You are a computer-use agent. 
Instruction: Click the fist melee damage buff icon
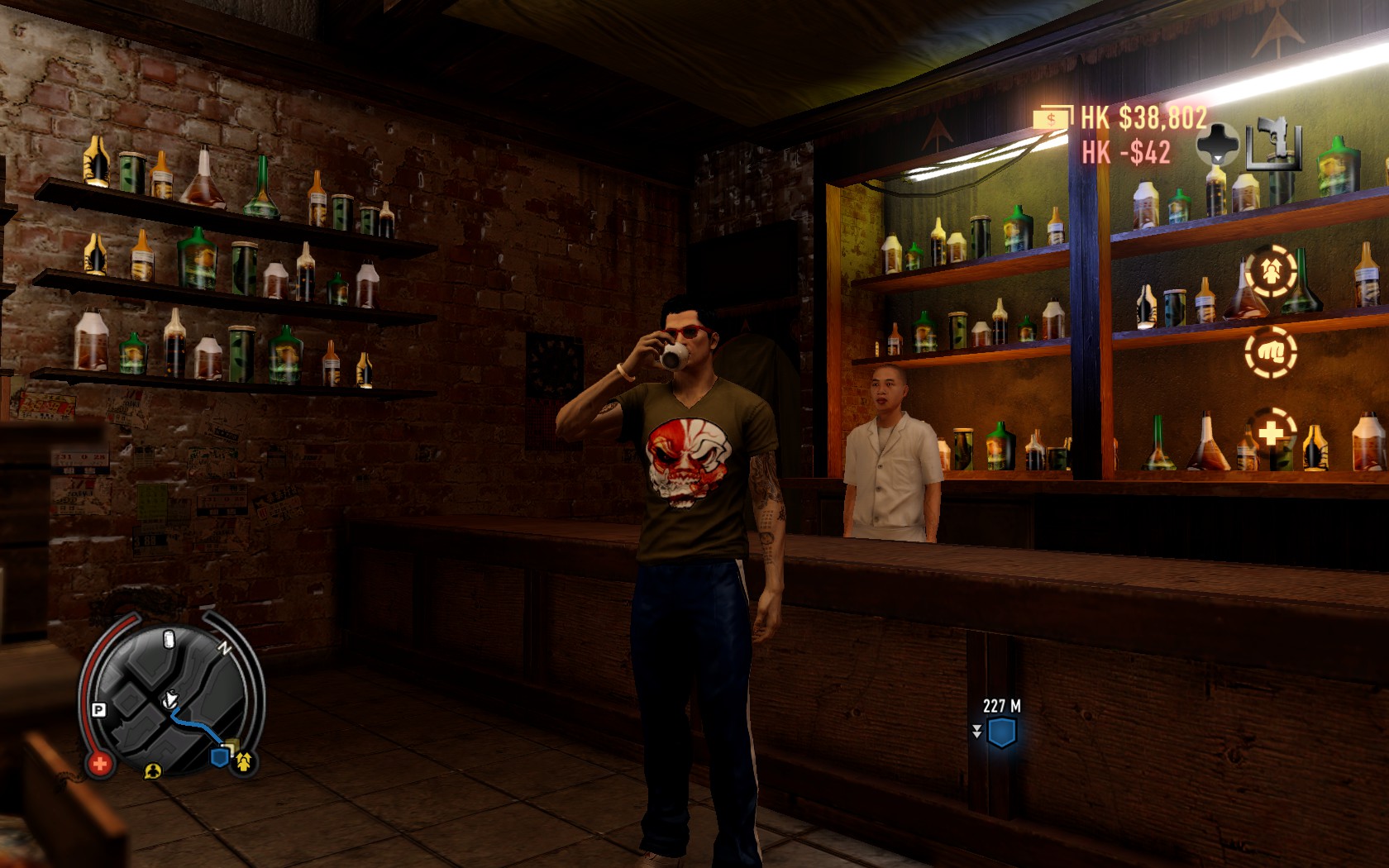(1271, 351)
